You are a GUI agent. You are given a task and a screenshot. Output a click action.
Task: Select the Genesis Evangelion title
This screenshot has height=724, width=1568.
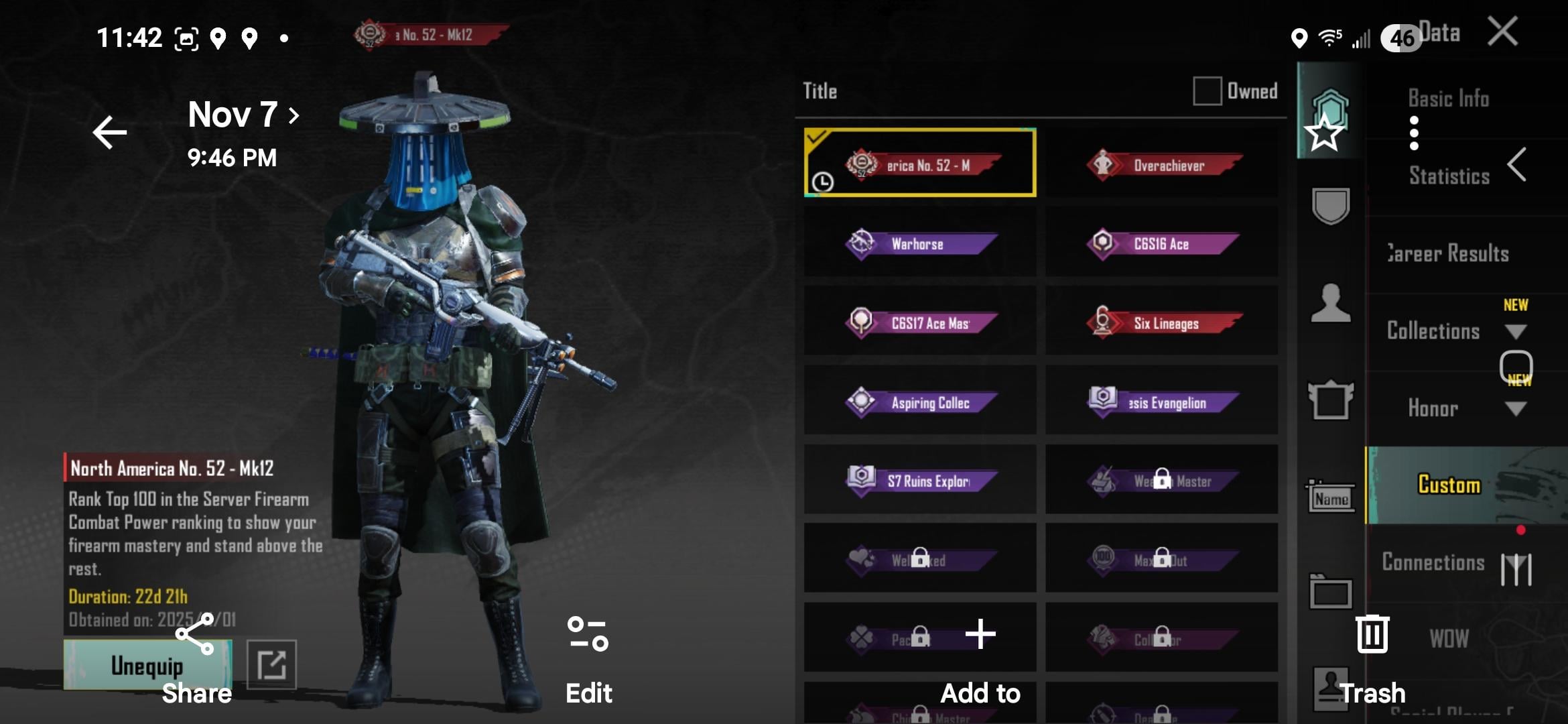[x=1161, y=402]
